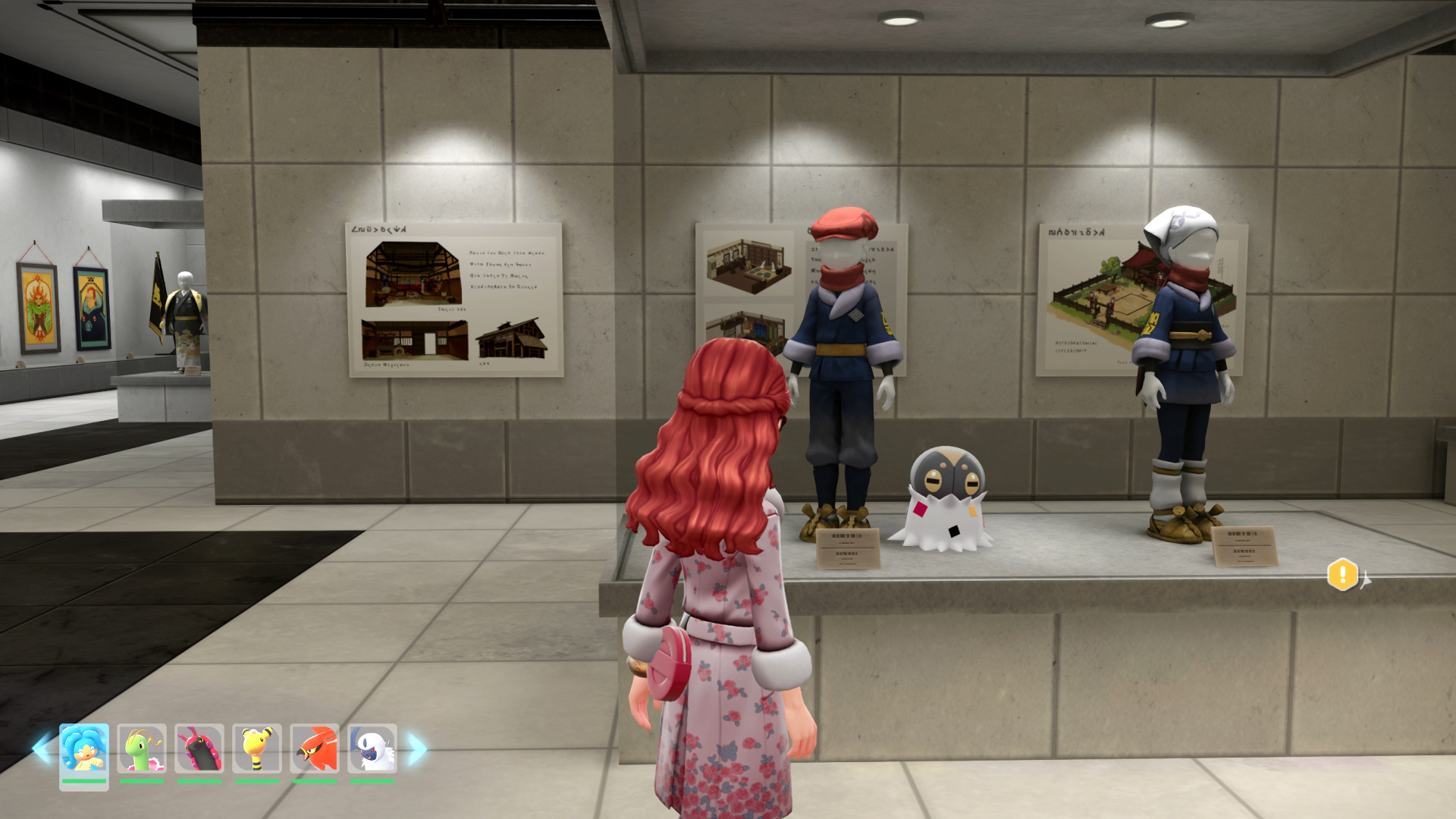Activate the yellow exclamation interaction marker
This screenshot has width=1456, height=819.
[1342, 574]
